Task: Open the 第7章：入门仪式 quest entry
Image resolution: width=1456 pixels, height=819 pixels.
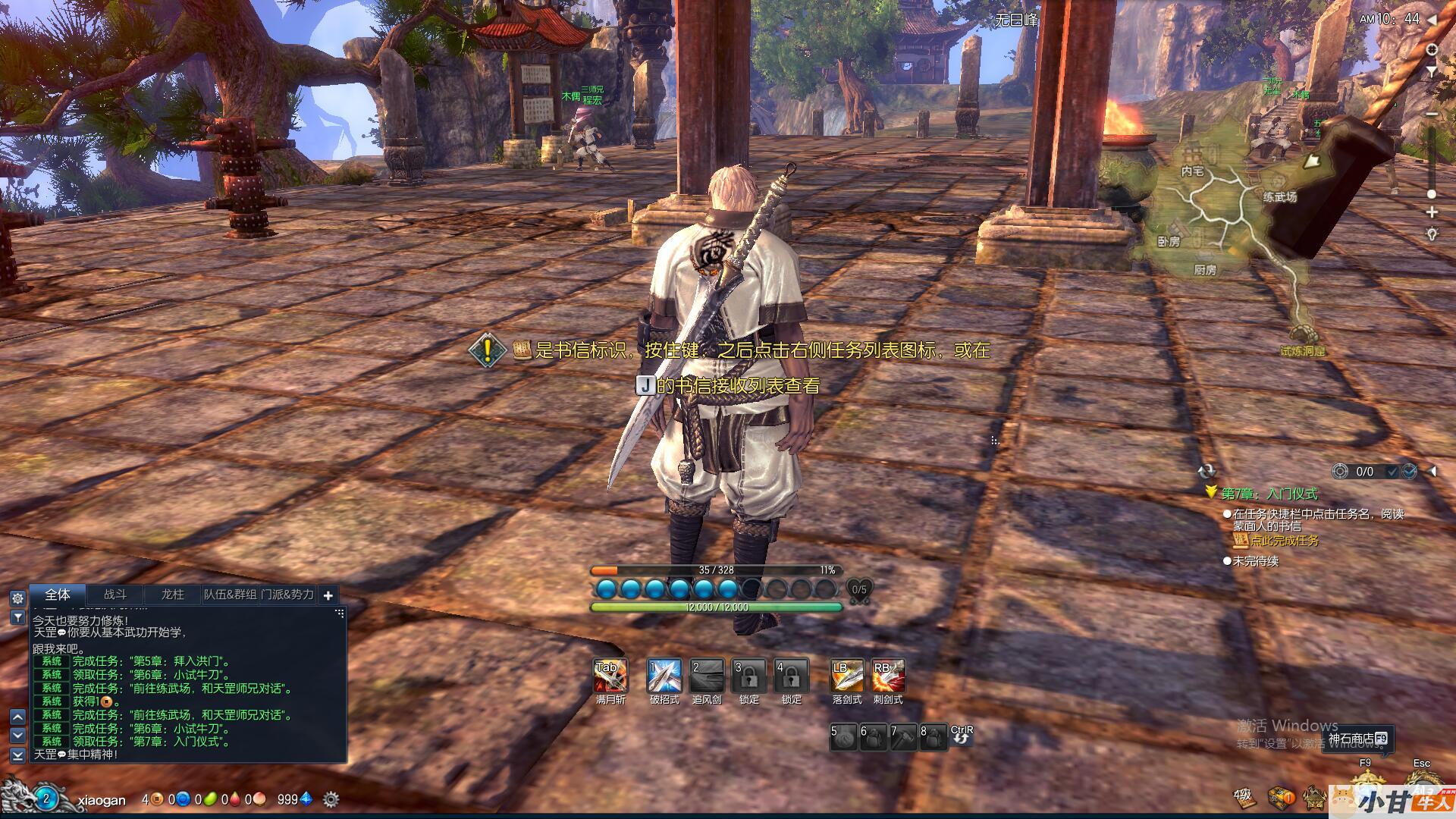Action: point(1269,494)
